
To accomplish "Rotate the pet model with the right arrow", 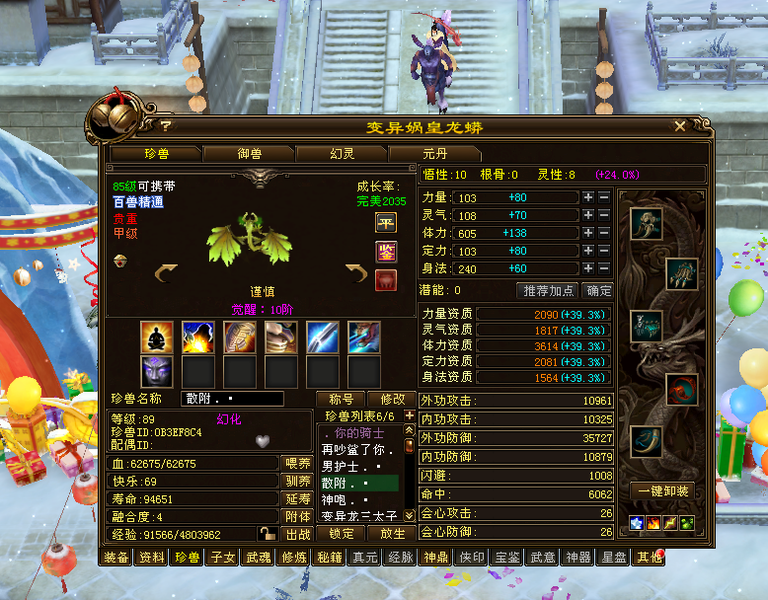I will [x=356, y=273].
